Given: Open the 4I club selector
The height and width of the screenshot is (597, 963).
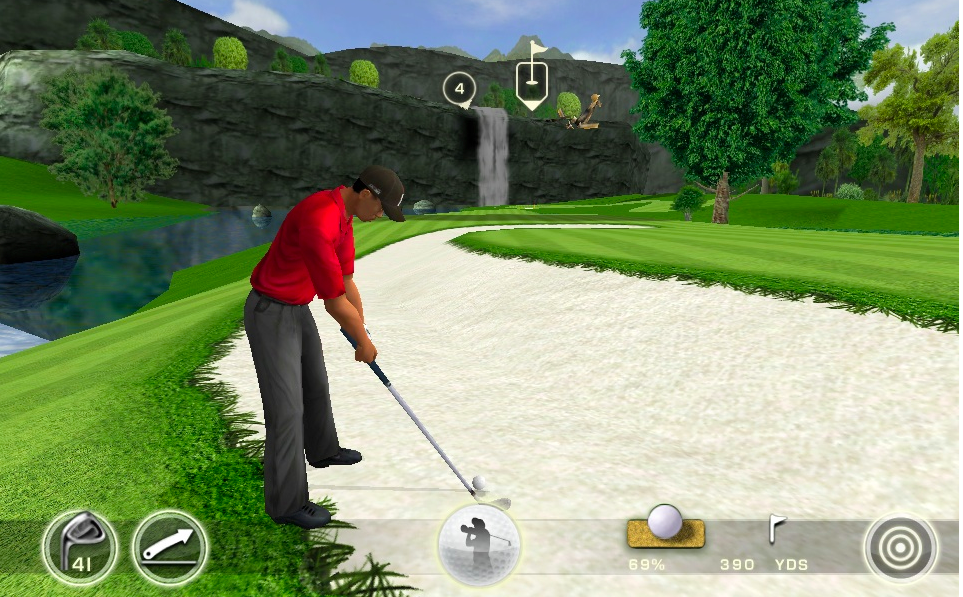Looking at the screenshot, I should [80, 547].
